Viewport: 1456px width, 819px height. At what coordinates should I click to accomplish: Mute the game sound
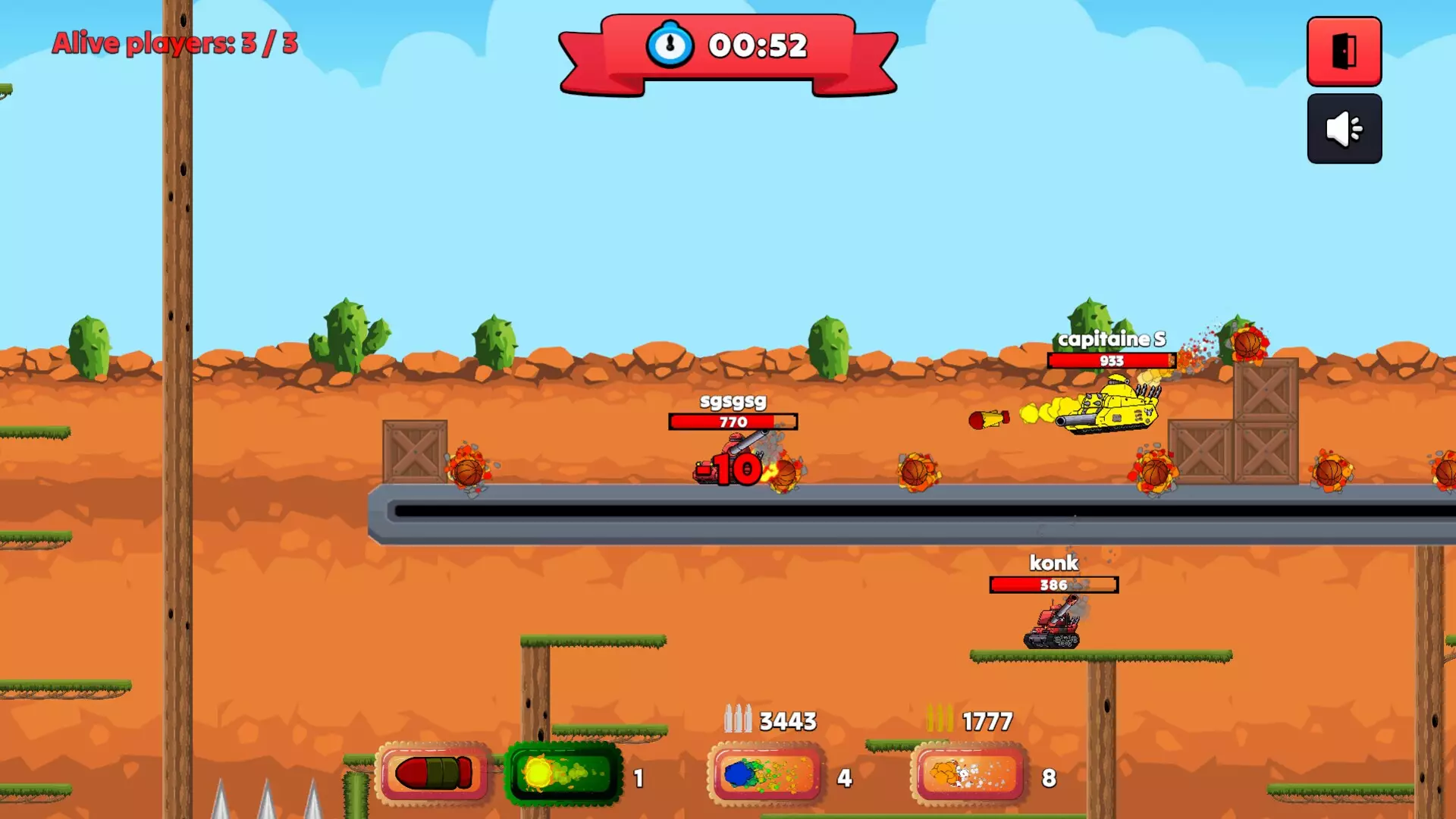pyautogui.click(x=1344, y=129)
